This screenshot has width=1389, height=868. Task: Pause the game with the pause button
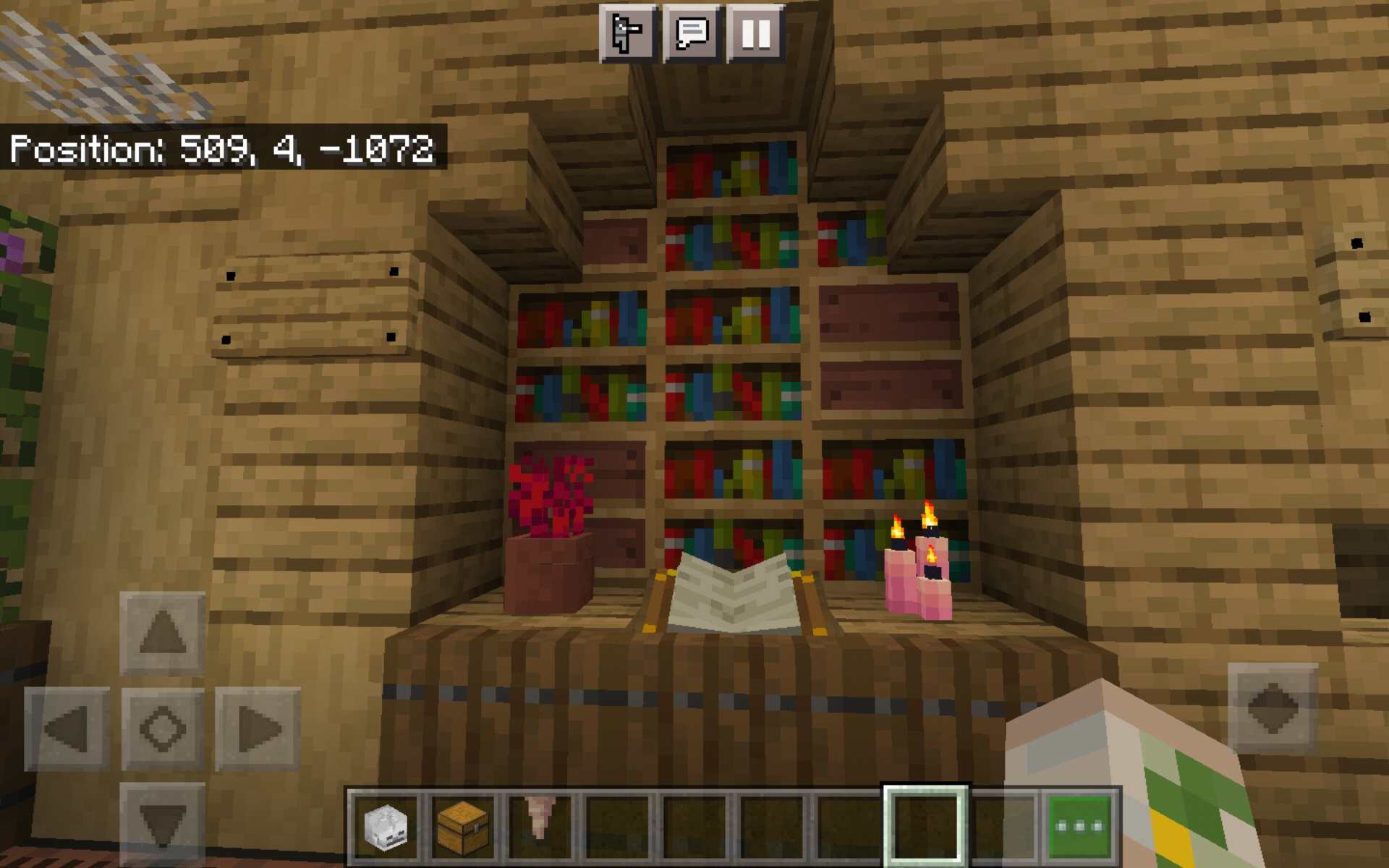pyautogui.click(x=757, y=32)
